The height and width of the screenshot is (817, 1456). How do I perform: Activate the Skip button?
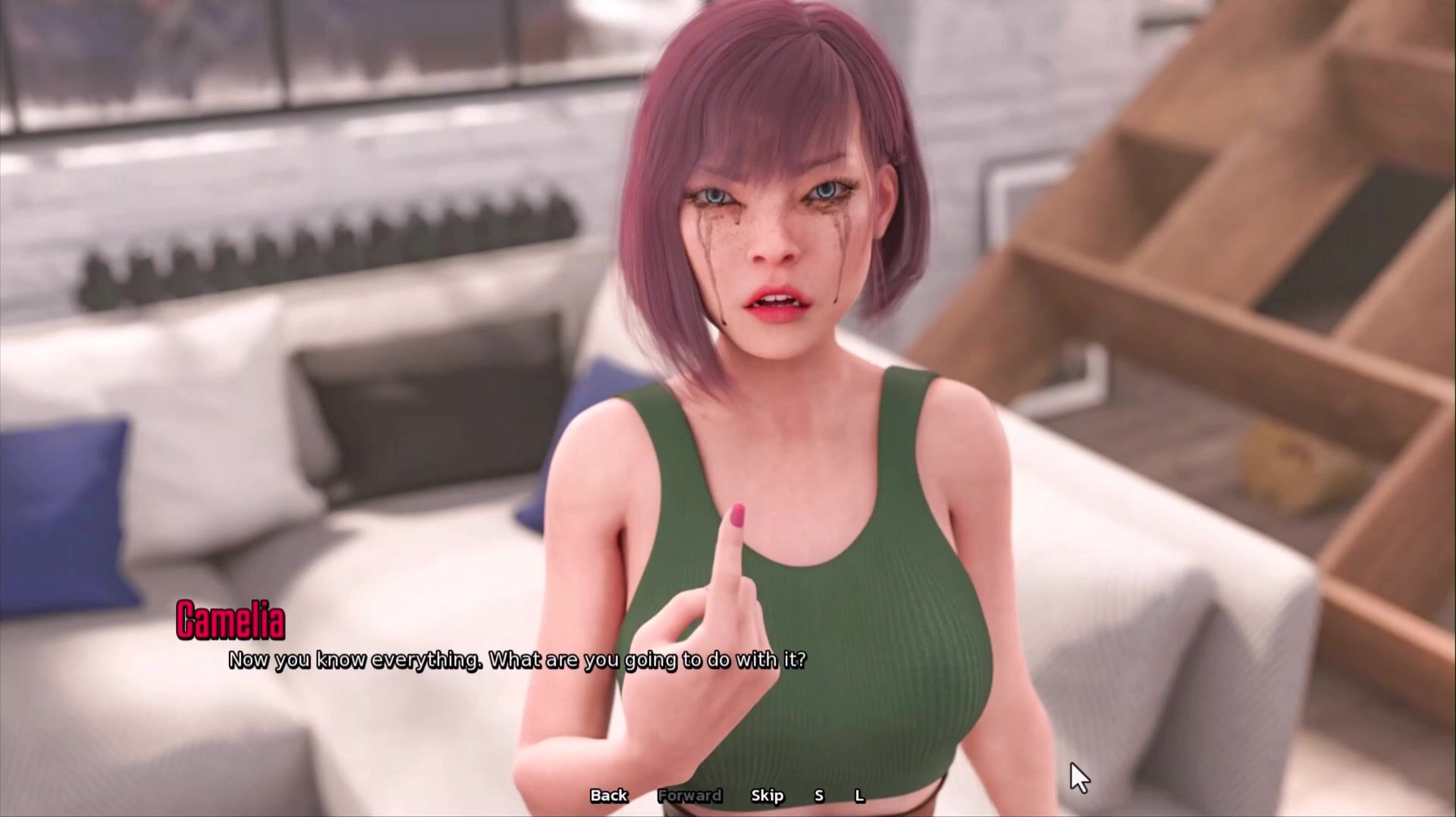[x=767, y=795]
